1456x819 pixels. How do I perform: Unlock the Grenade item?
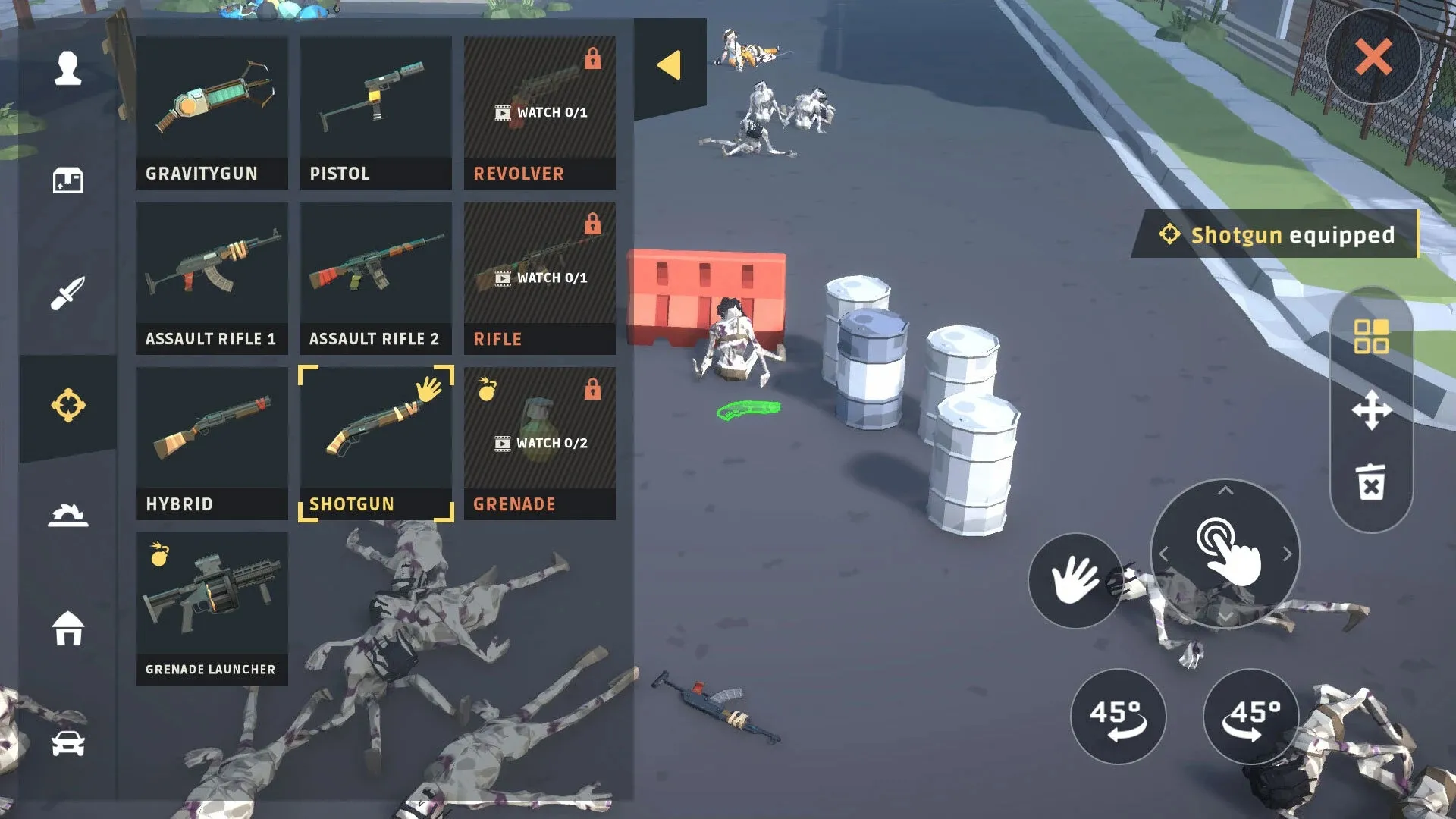coord(539,443)
